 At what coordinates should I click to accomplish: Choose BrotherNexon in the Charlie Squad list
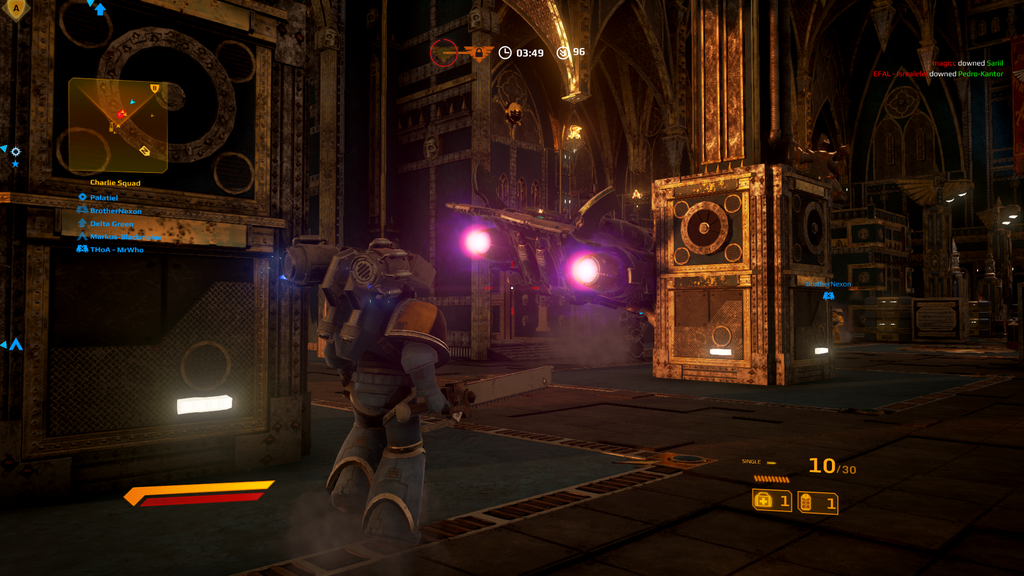[115, 211]
